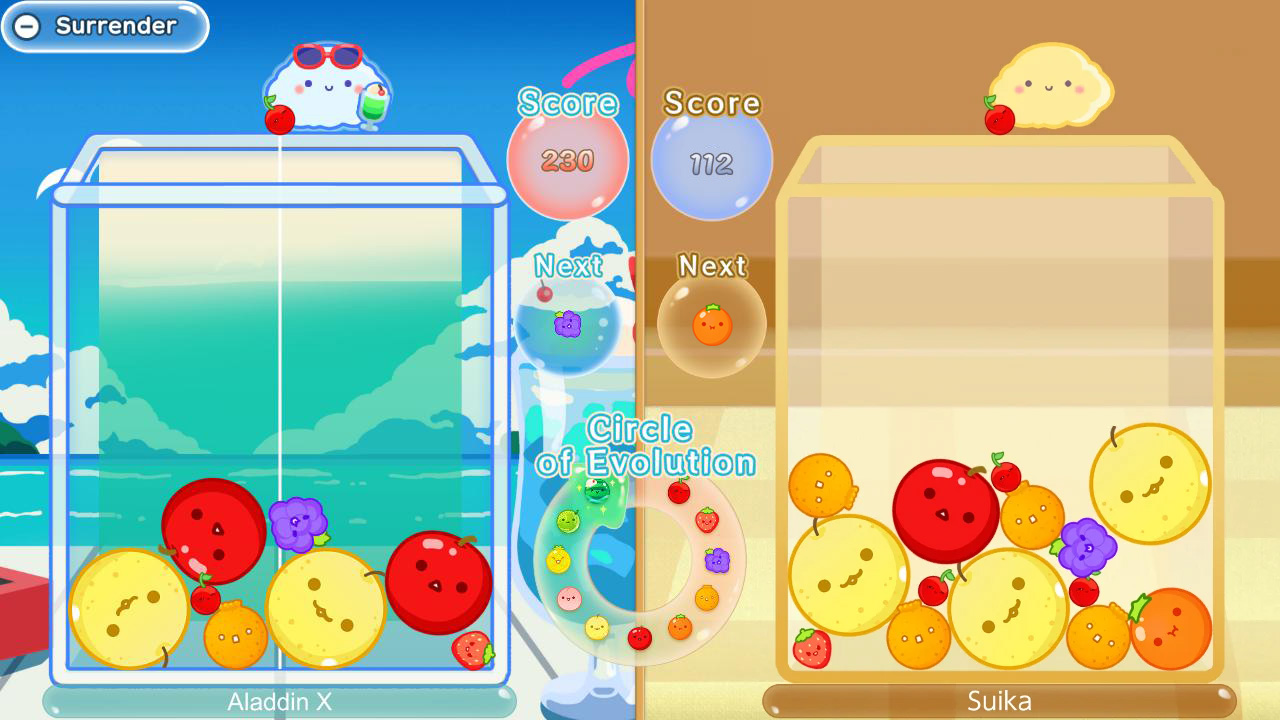This screenshot has width=1280, height=720.
Task: Click the pineapple icon on the evolution wheel
Action: click(x=558, y=558)
